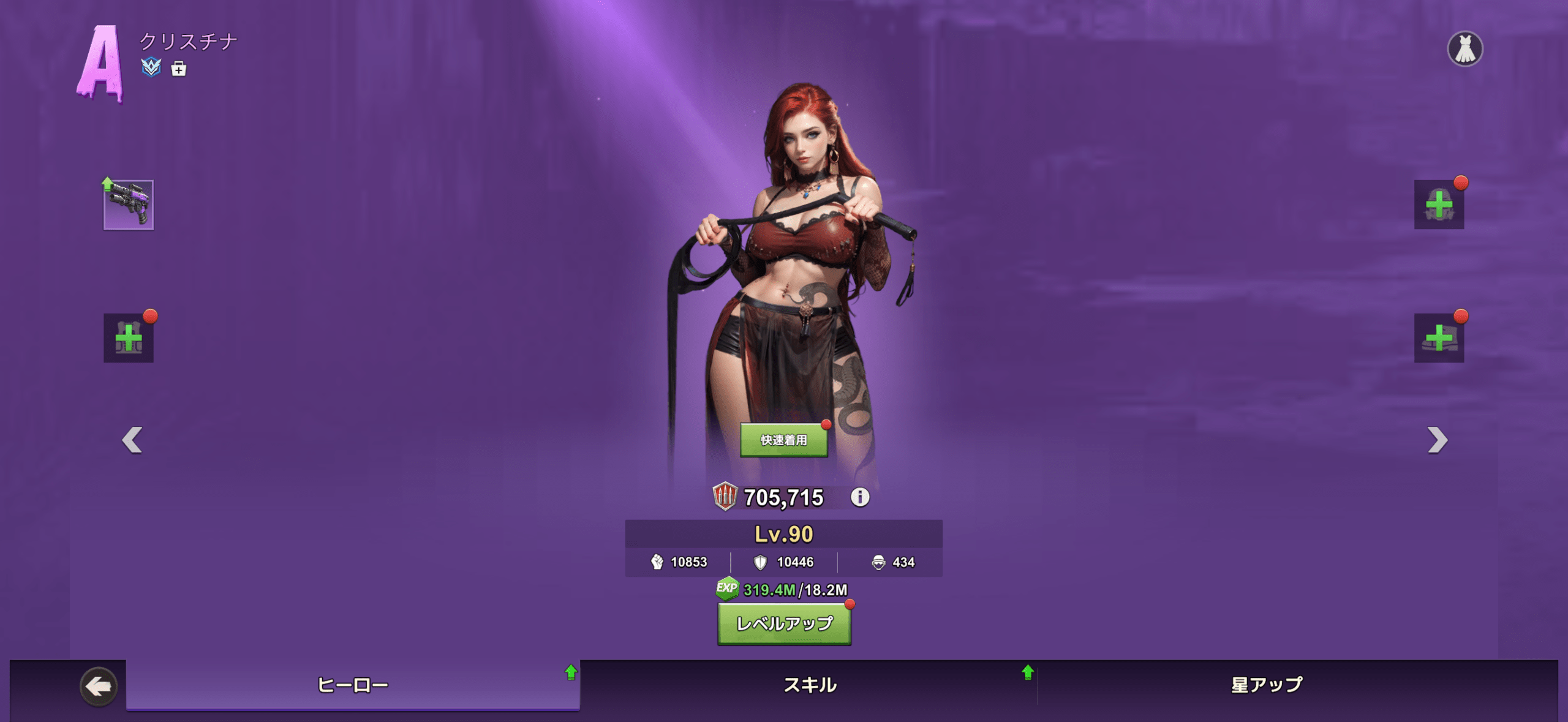The width and height of the screenshot is (1568, 722).
Task: Tap the medical kit role icon
Action: [x=178, y=69]
